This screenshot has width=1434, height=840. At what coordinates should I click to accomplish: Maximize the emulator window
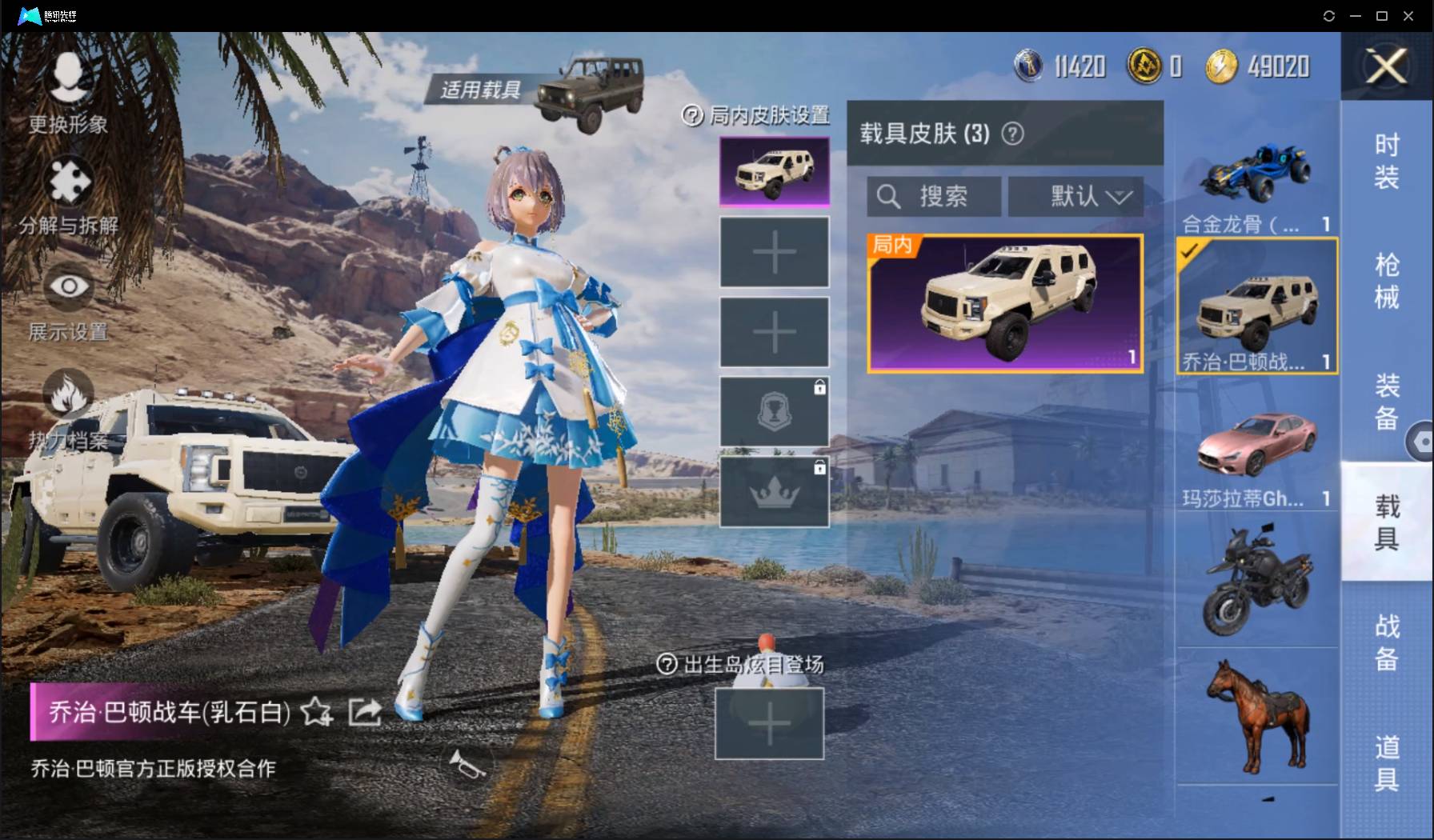click(x=1381, y=16)
